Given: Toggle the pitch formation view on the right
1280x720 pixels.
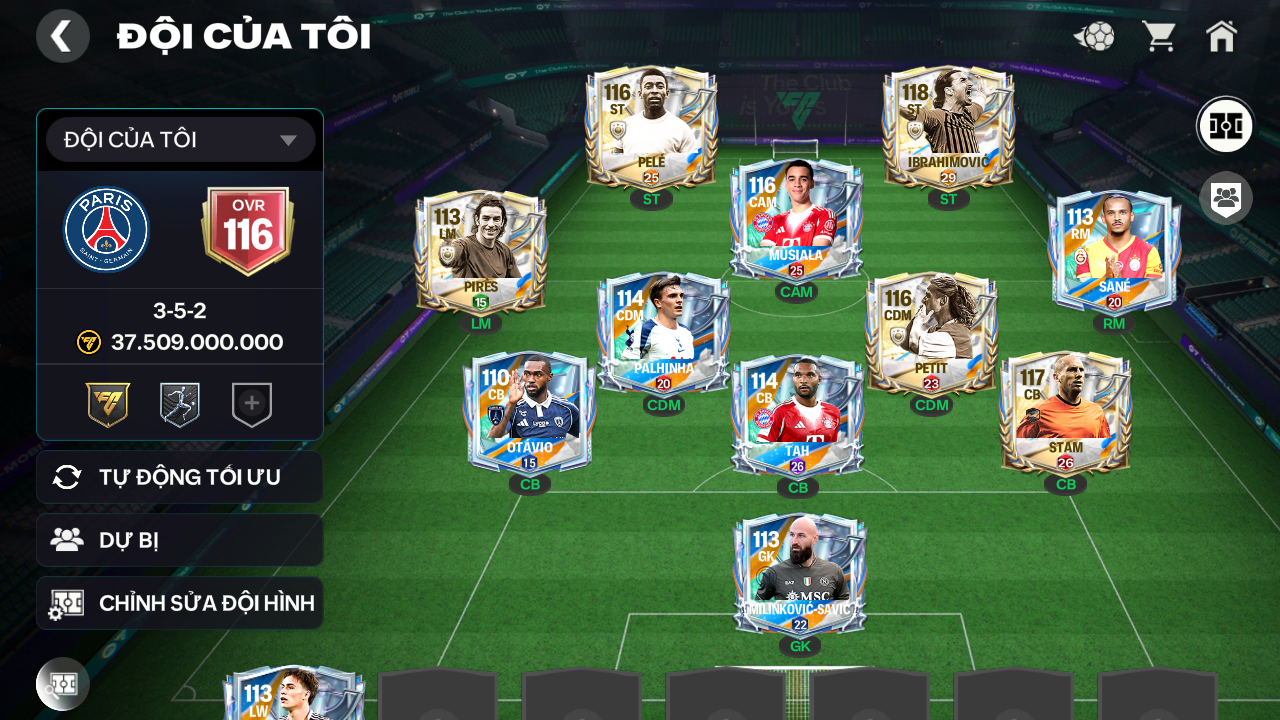Looking at the screenshot, I should coord(1224,125).
